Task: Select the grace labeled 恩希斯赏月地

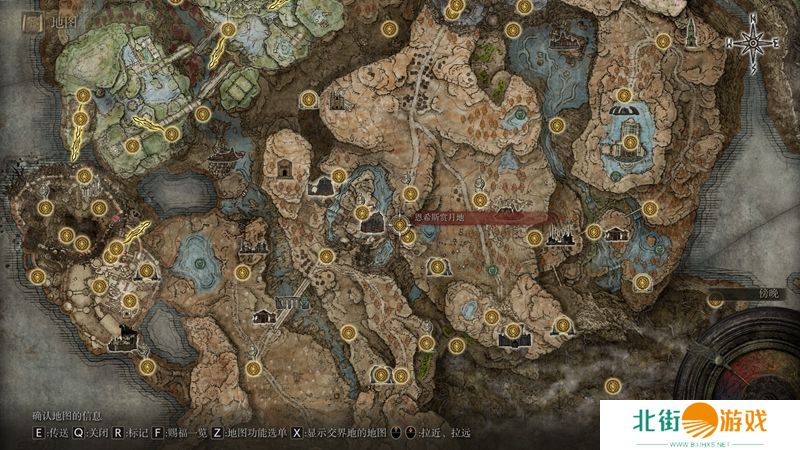Action: point(400,225)
